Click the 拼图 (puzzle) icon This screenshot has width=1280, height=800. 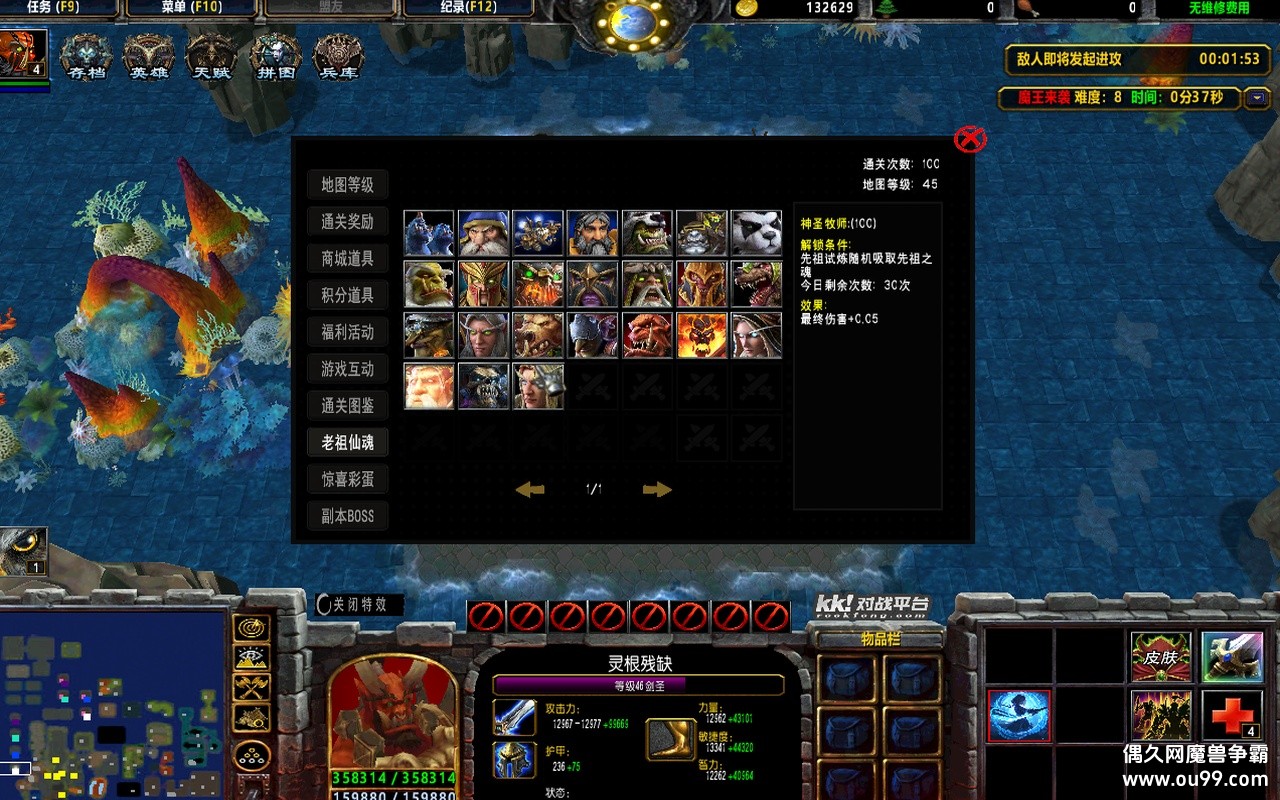tap(274, 55)
